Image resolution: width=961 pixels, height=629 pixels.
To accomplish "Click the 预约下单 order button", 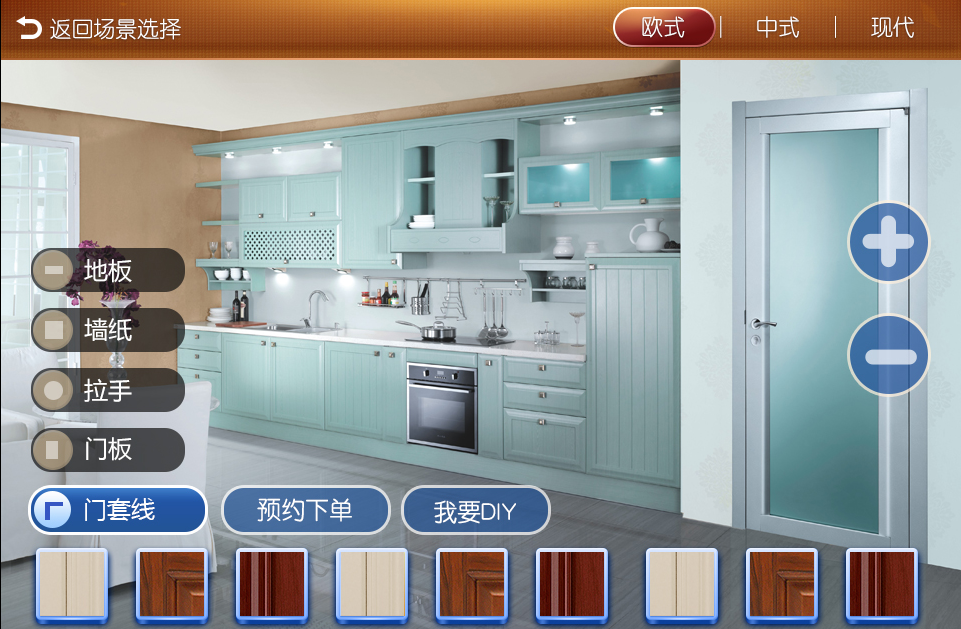I will (x=305, y=510).
